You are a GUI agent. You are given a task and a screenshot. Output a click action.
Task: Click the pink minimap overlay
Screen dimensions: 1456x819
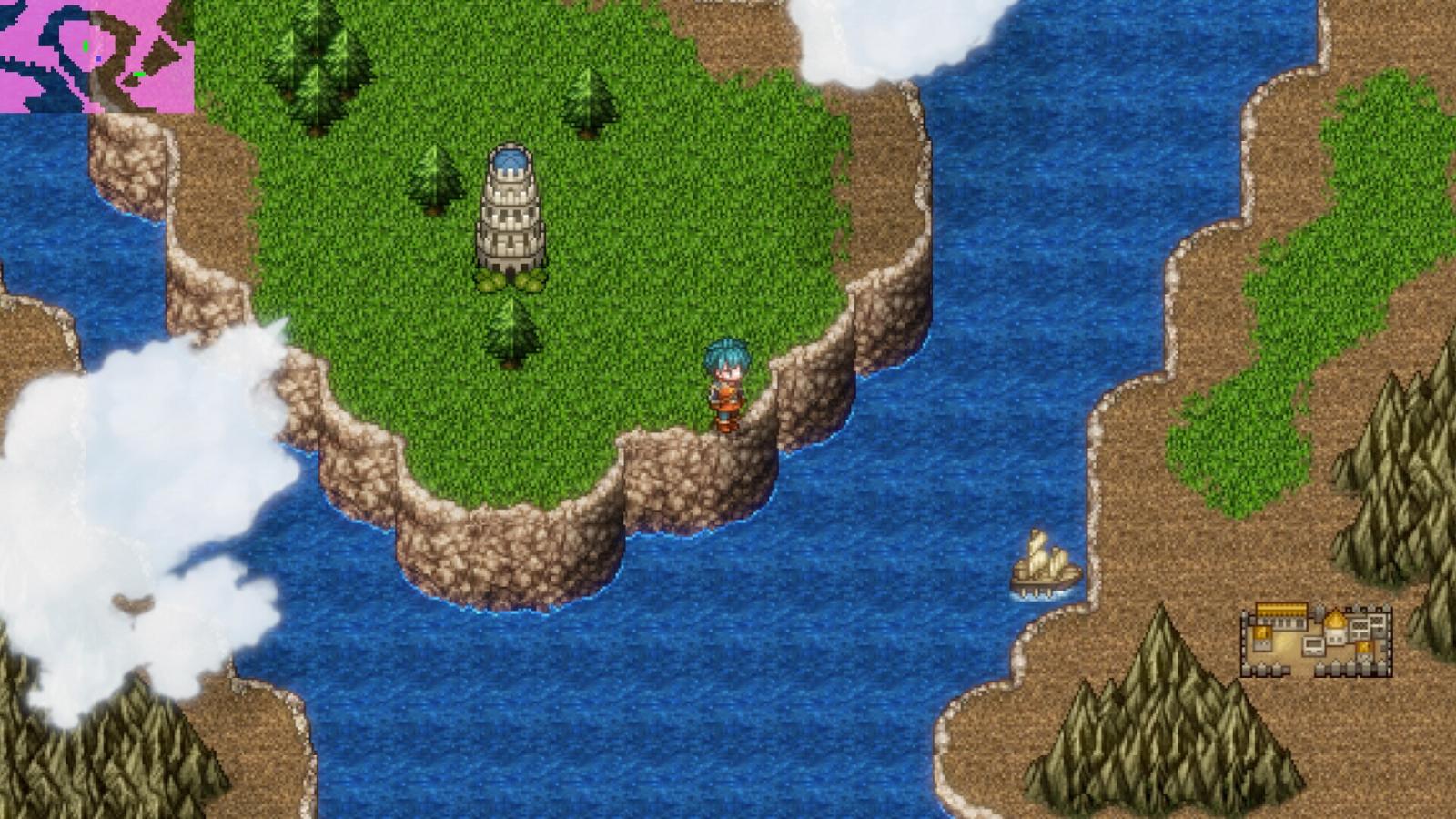[96, 56]
